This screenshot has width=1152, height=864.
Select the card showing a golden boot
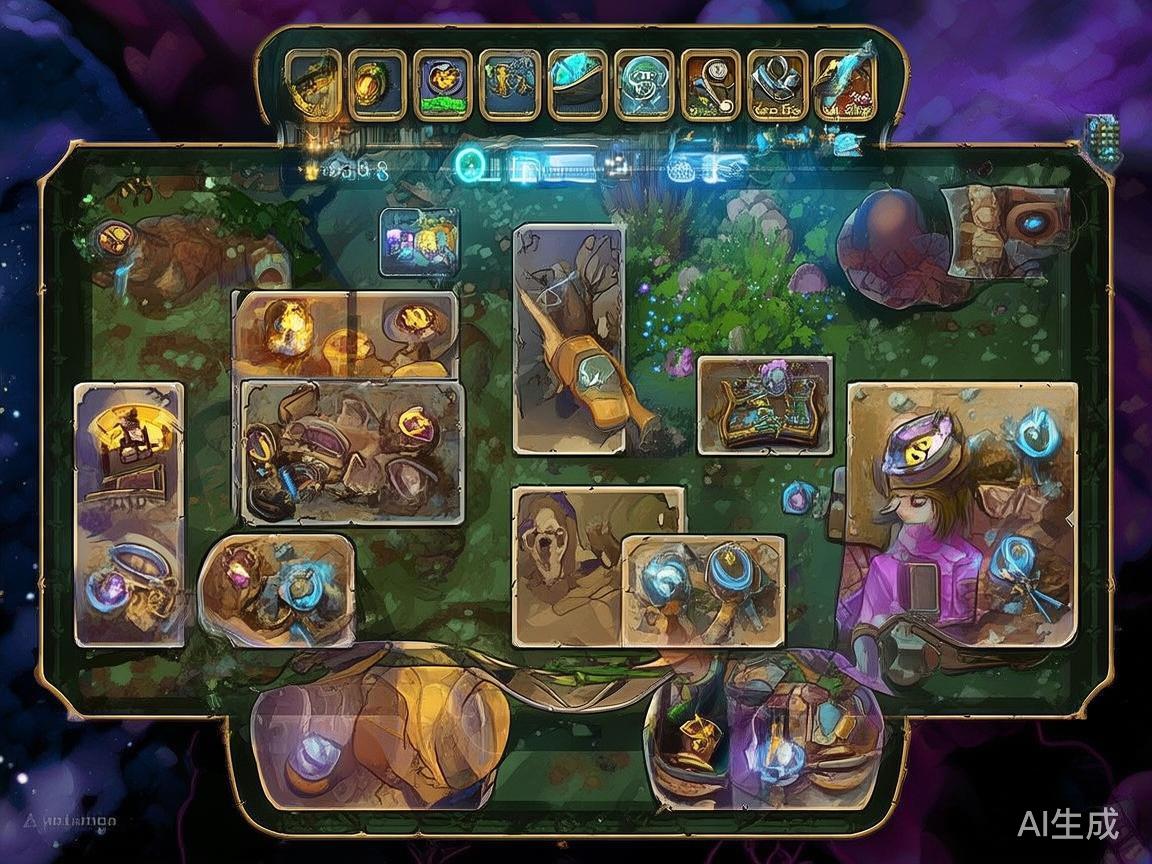coord(568,338)
